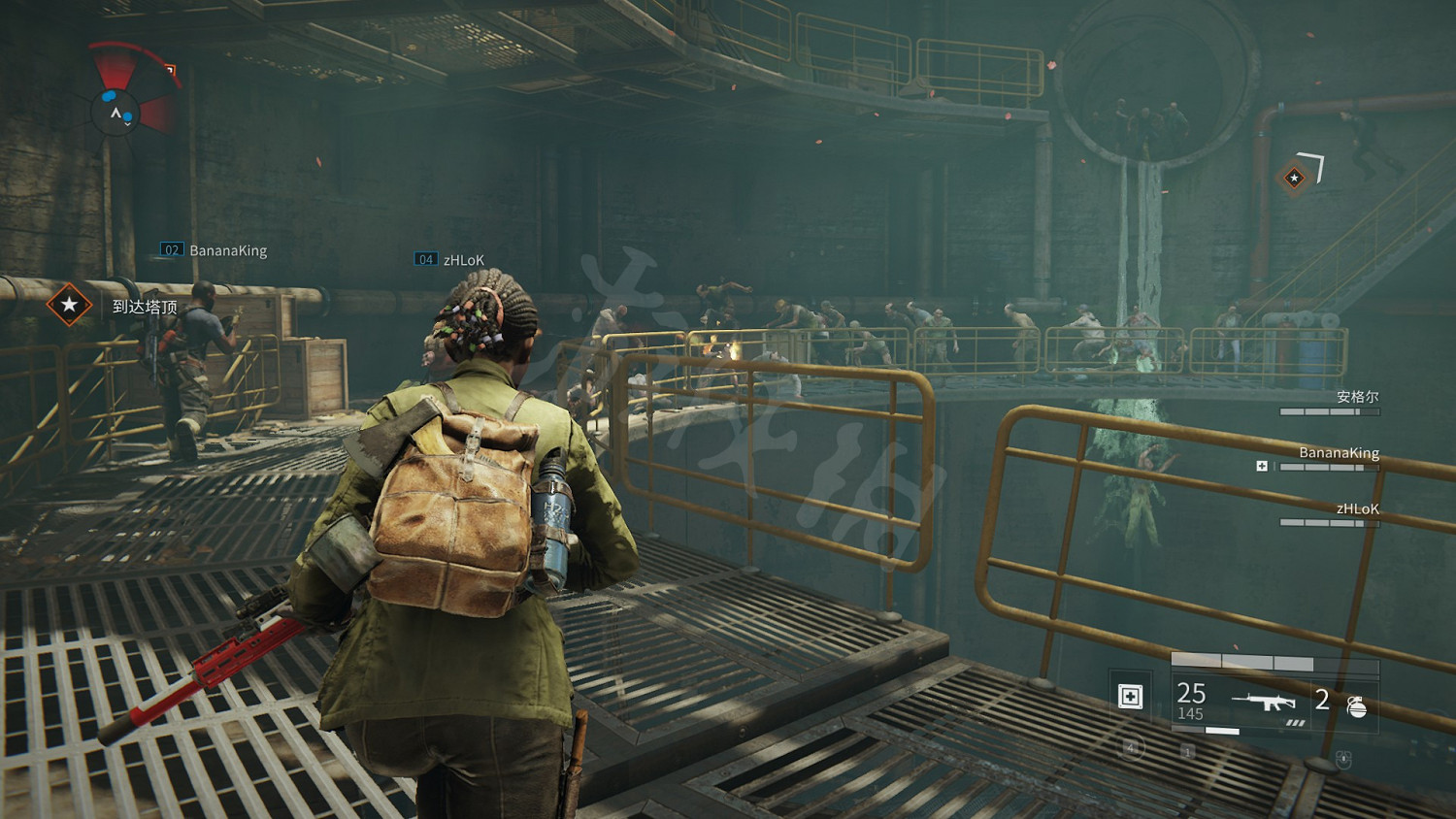Click the 04 zHLoK player nametag
Image resolution: width=1456 pixels, height=819 pixels.
point(450,260)
